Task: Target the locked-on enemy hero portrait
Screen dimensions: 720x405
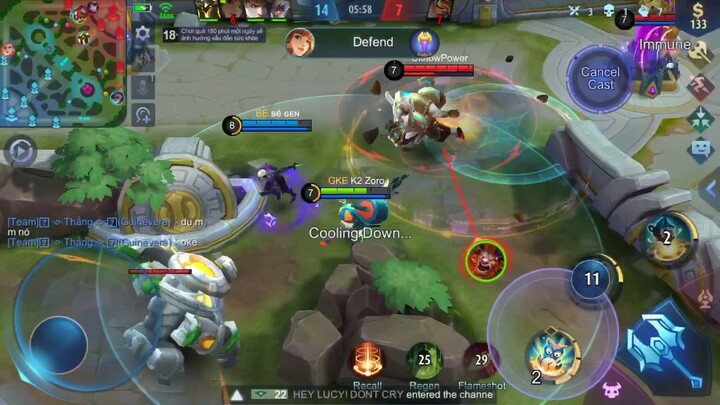Action: (486, 260)
